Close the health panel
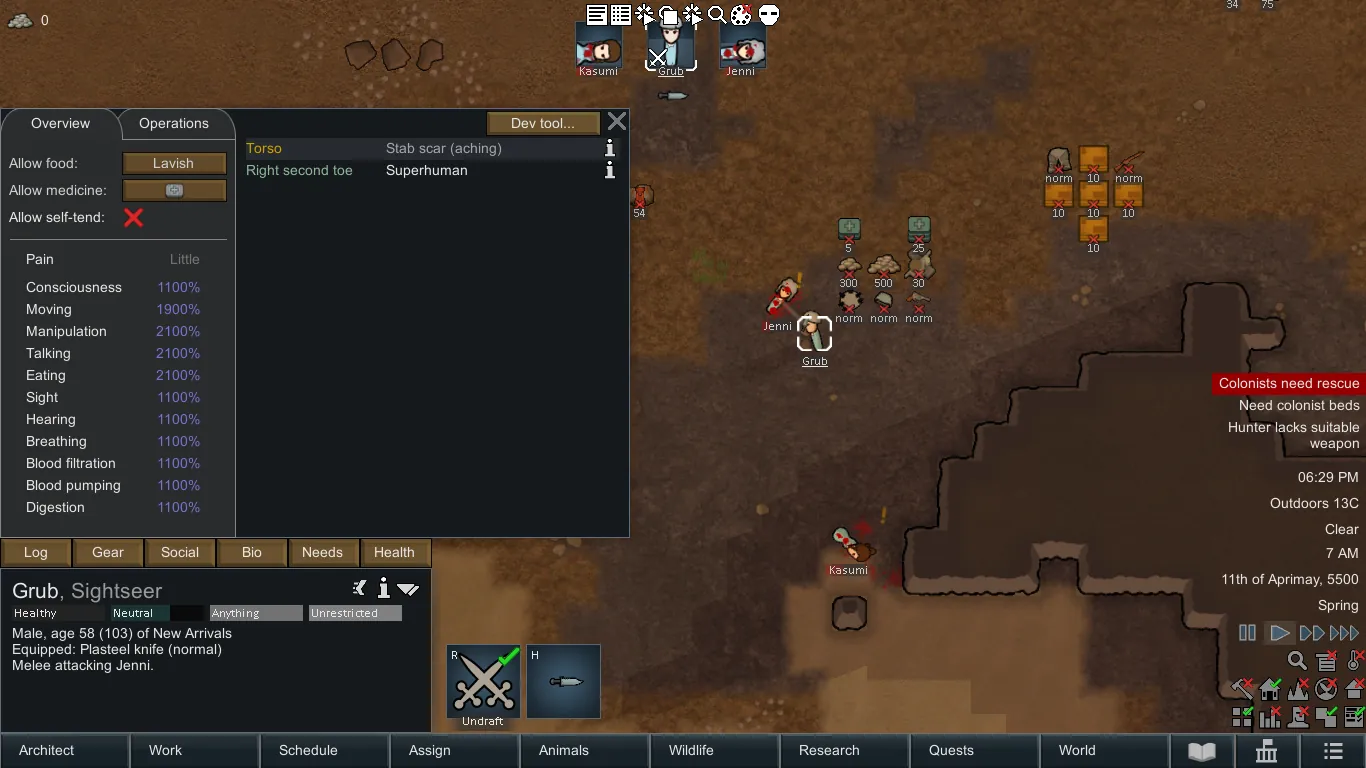 coord(617,122)
